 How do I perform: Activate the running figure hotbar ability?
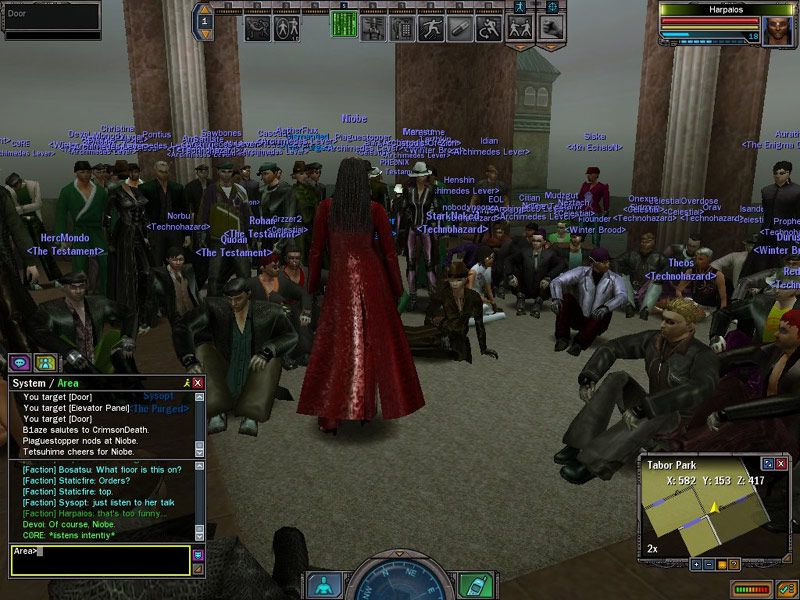431,28
